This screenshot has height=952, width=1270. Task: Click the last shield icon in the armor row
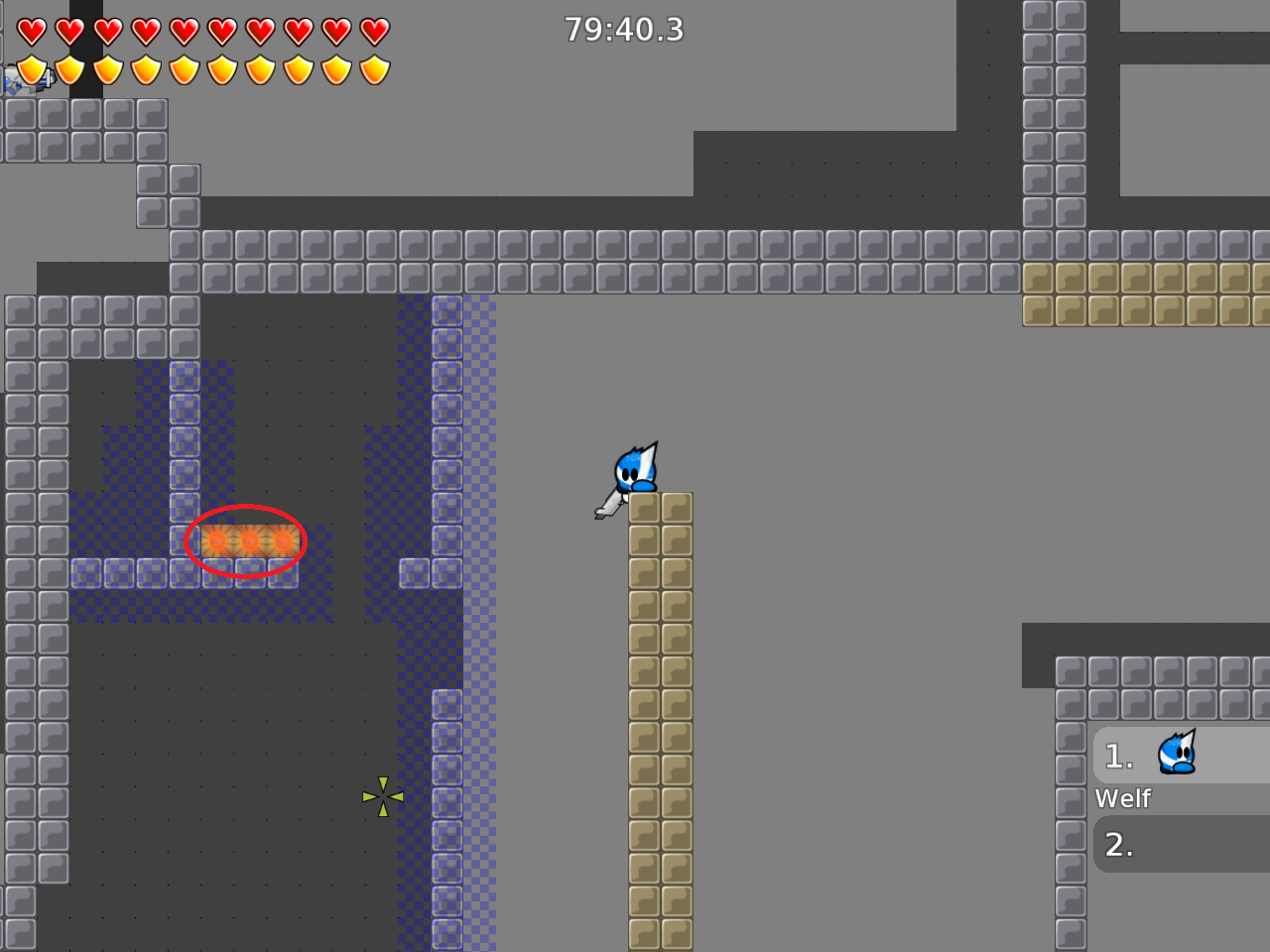click(x=375, y=69)
